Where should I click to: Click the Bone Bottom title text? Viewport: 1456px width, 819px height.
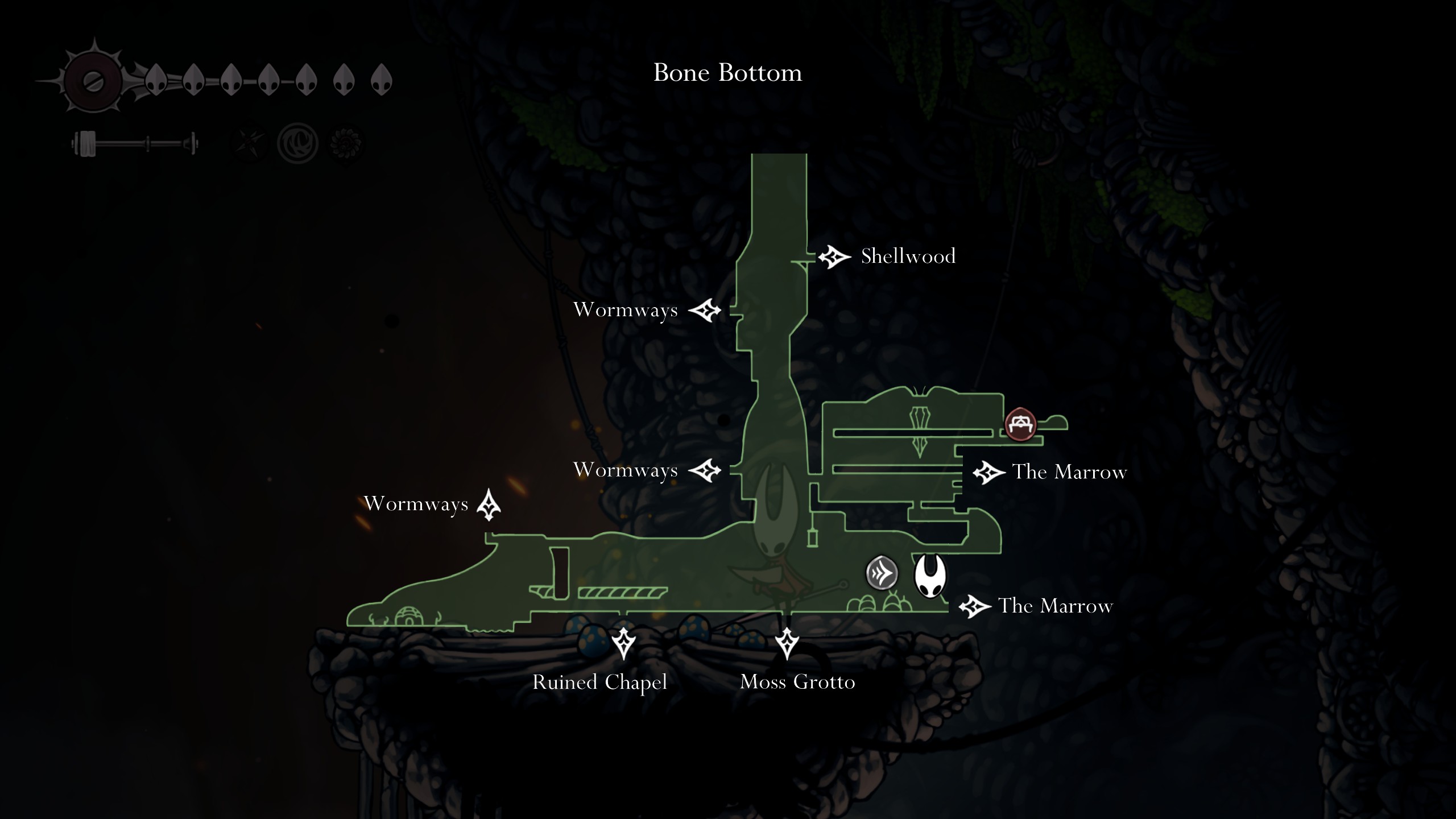click(728, 73)
